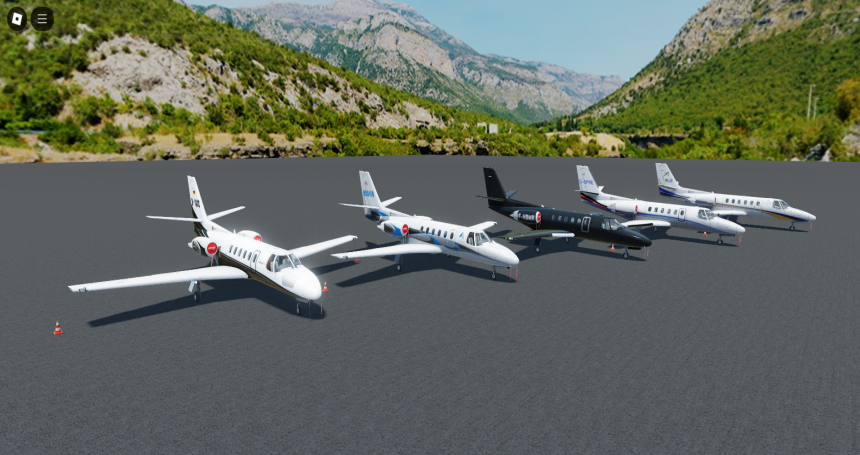Open the Roblox logo menu
Screen dimensions: 860x455
click(17, 18)
